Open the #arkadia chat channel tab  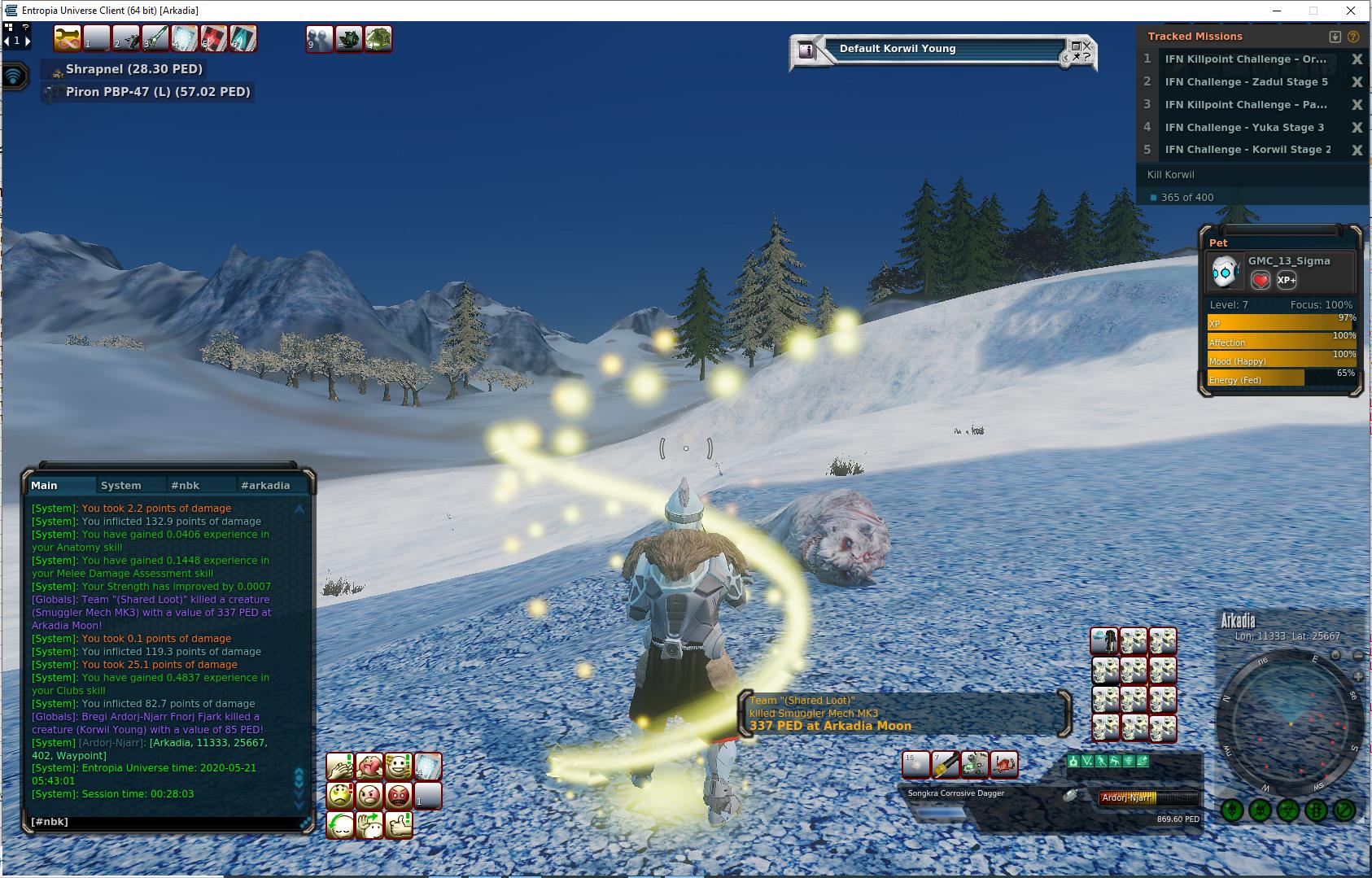click(x=265, y=485)
